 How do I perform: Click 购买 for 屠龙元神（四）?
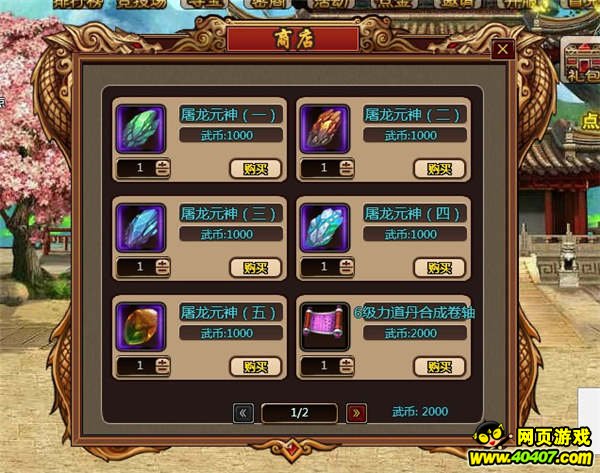tap(439, 267)
